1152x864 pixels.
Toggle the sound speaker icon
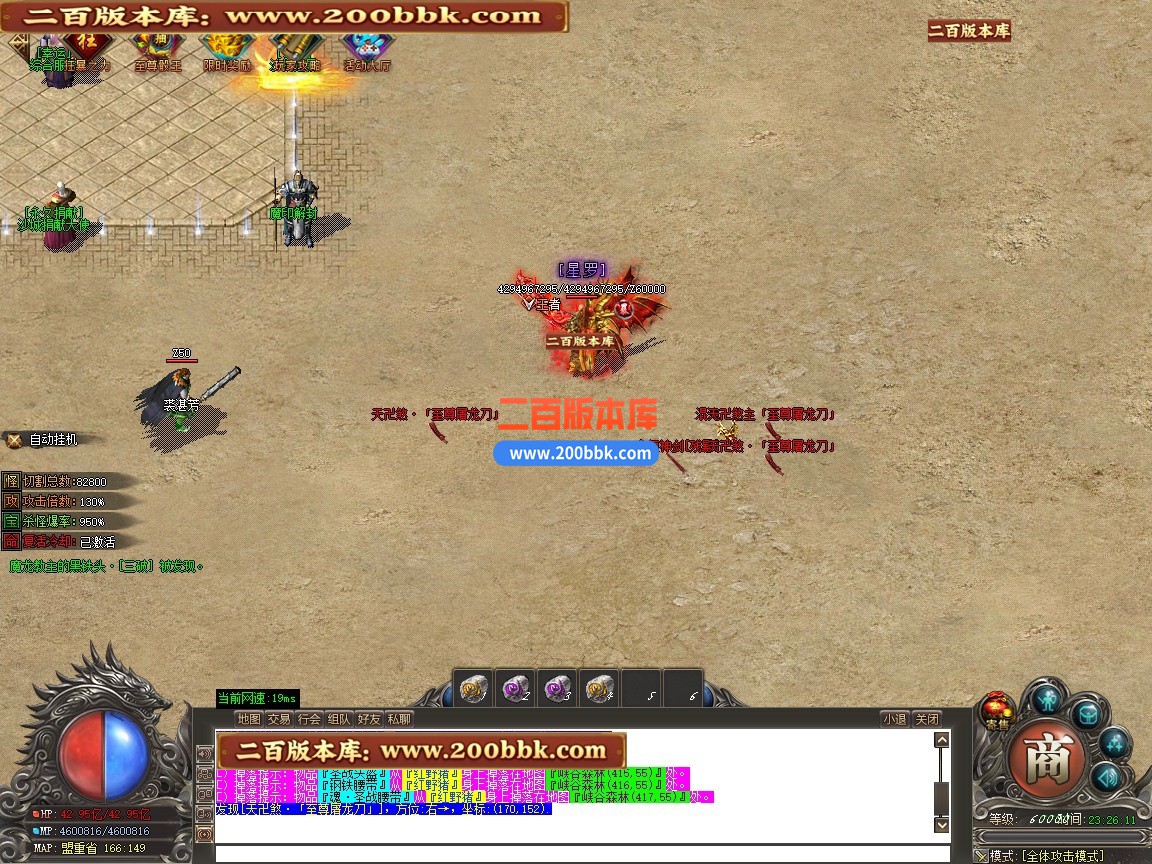[x=1104, y=777]
